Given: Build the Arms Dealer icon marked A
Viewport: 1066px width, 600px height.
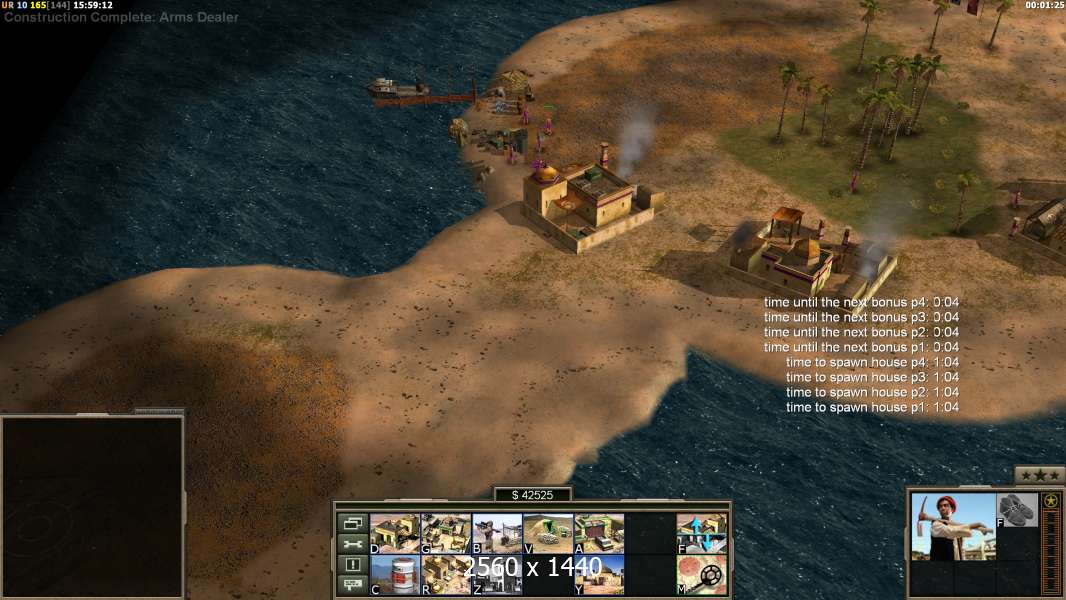Looking at the screenshot, I should (x=599, y=533).
